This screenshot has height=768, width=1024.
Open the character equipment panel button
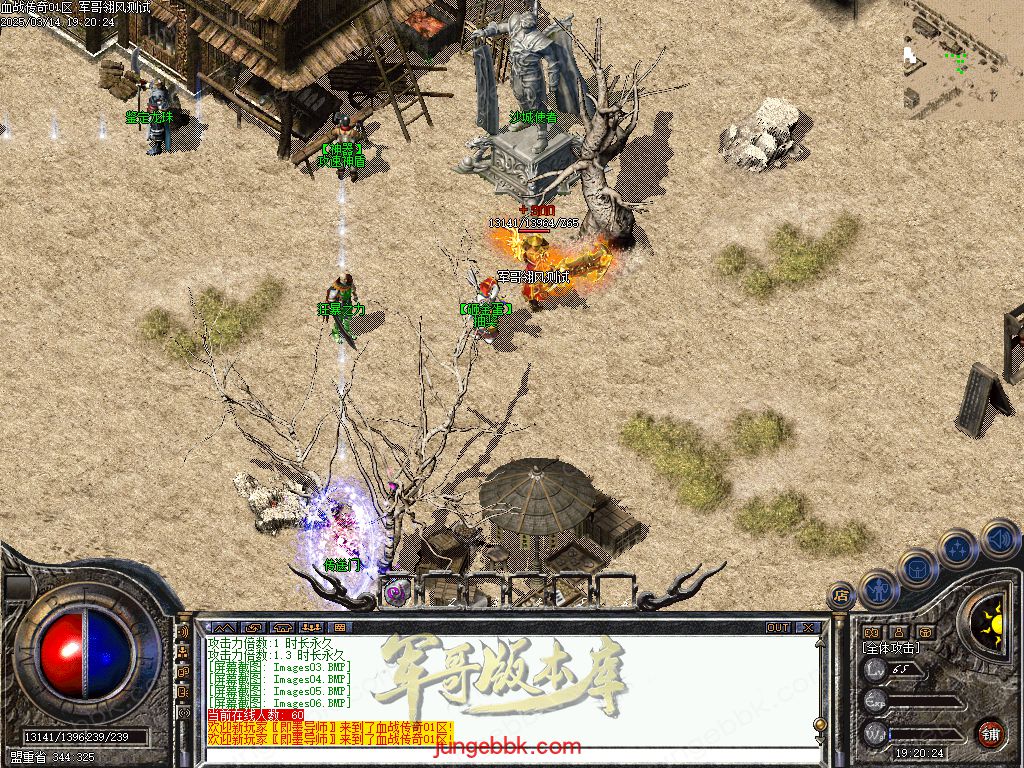tap(880, 589)
